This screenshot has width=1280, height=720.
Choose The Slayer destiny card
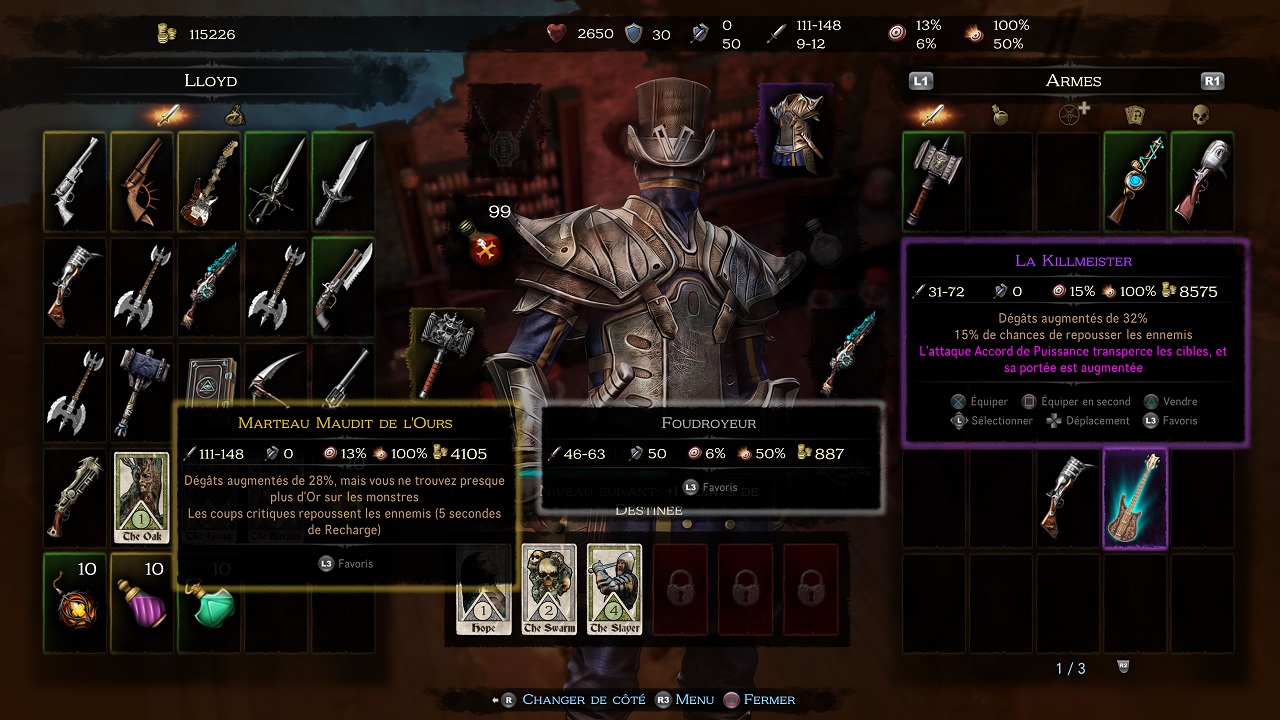tap(614, 590)
